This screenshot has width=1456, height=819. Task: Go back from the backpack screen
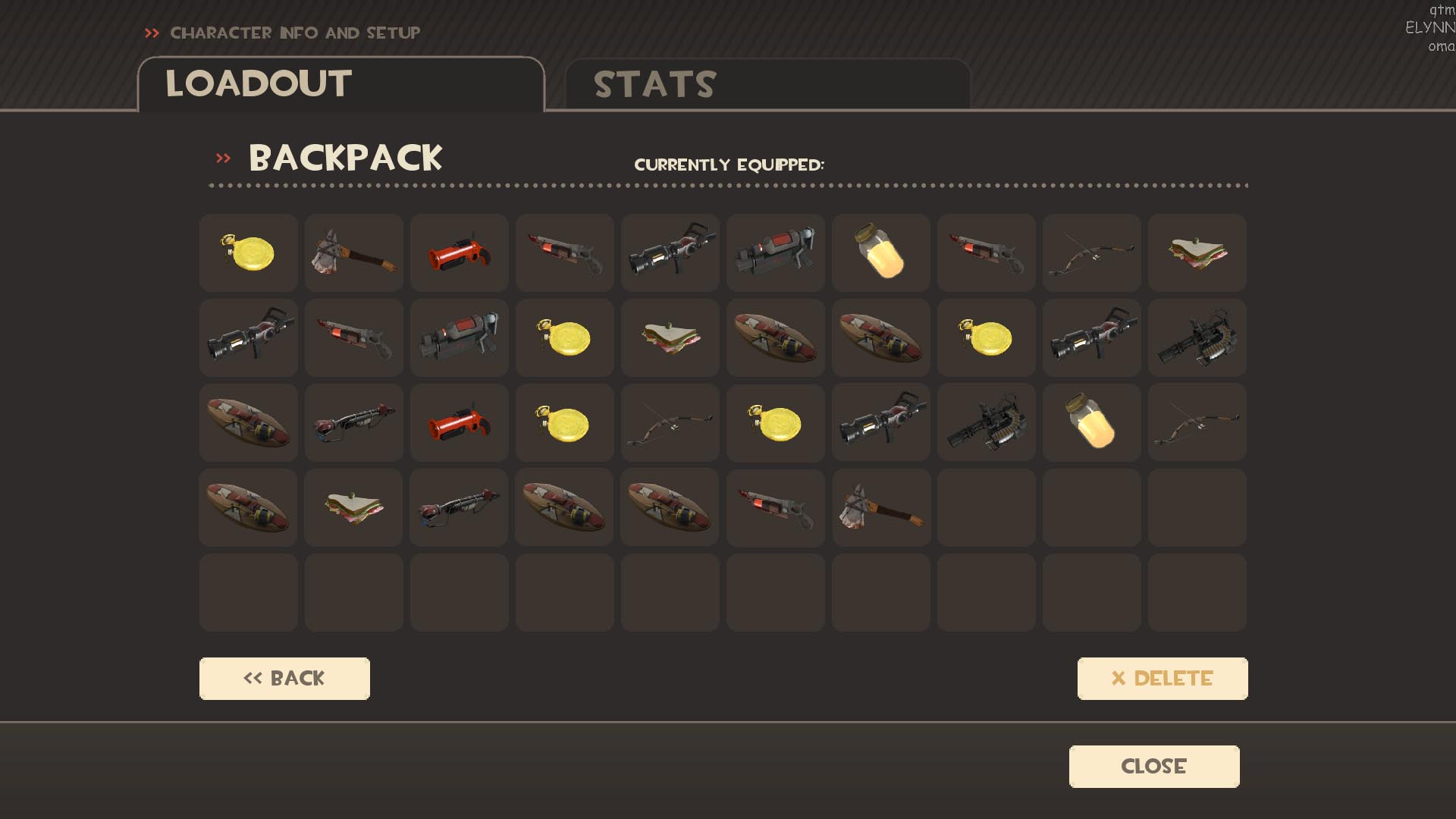coord(284,679)
